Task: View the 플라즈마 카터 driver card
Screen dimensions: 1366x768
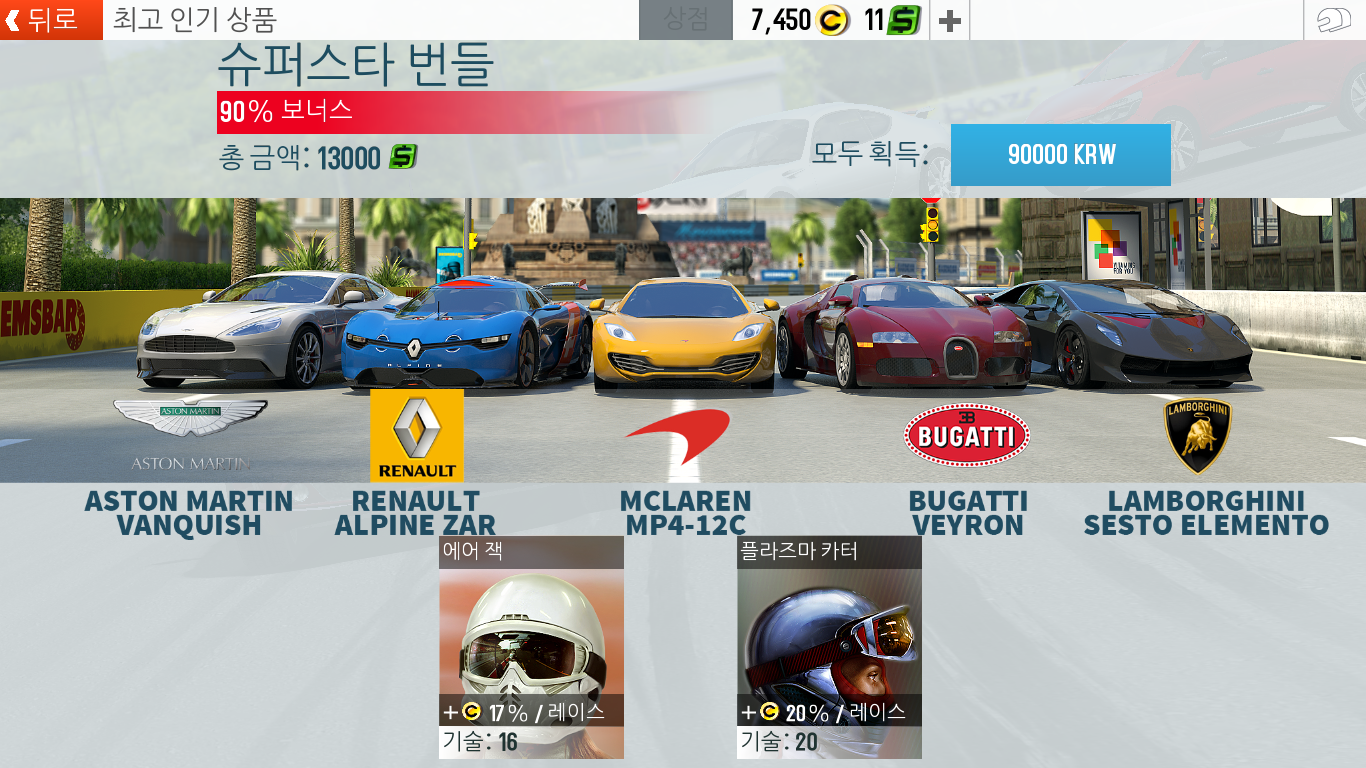Action: (829, 647)
